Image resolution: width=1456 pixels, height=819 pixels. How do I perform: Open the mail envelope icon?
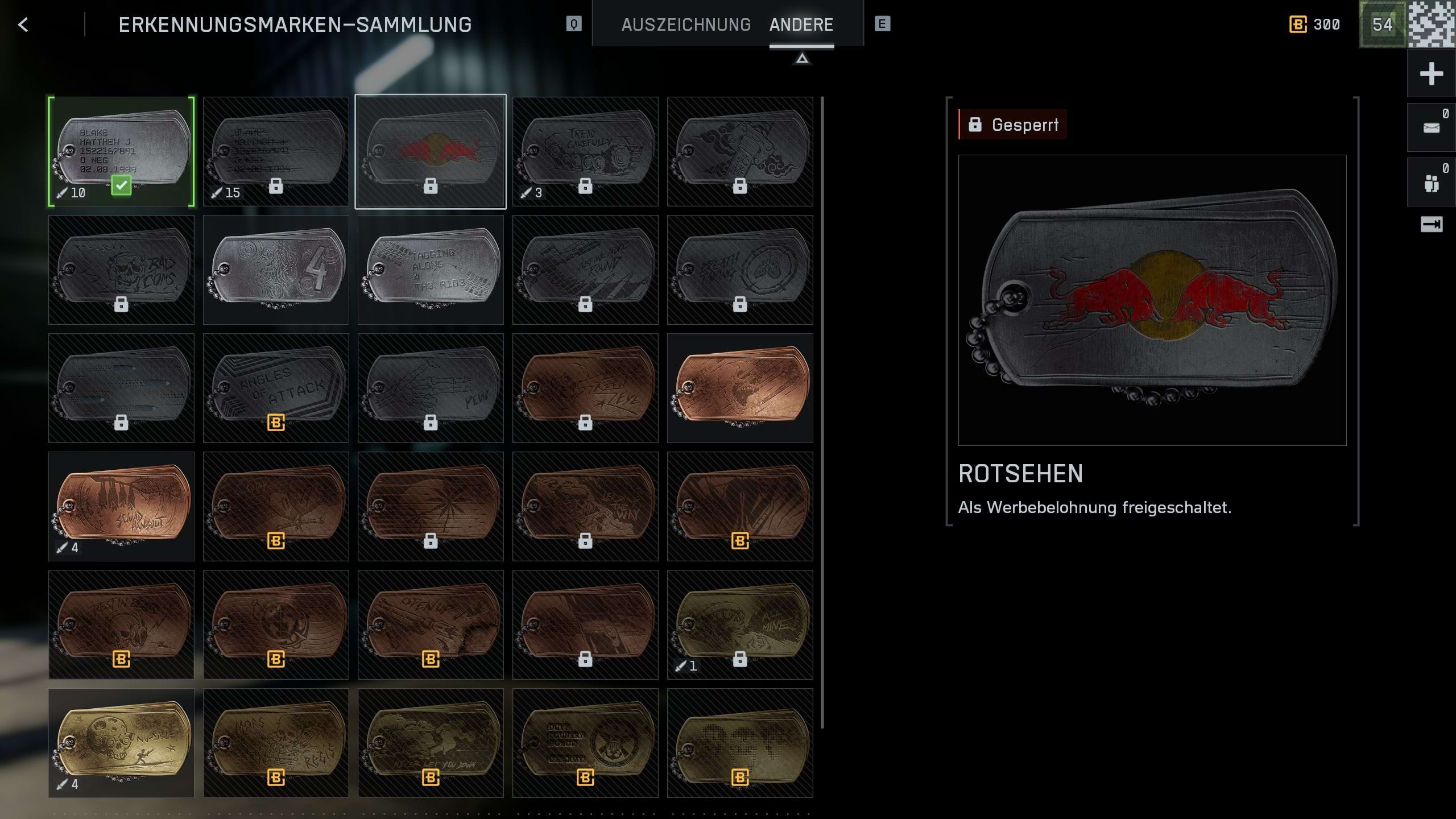coord(1431,128)
